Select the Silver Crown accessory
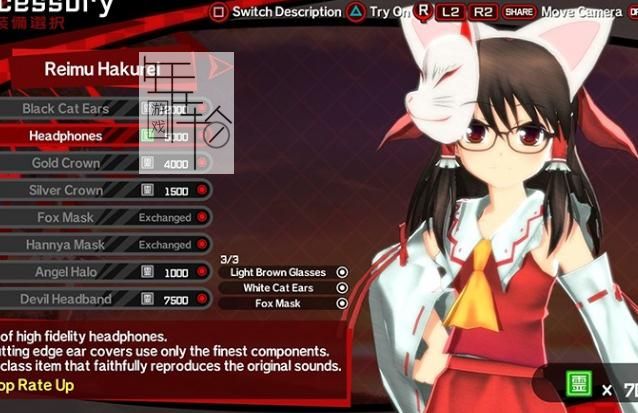 [67, 190]
